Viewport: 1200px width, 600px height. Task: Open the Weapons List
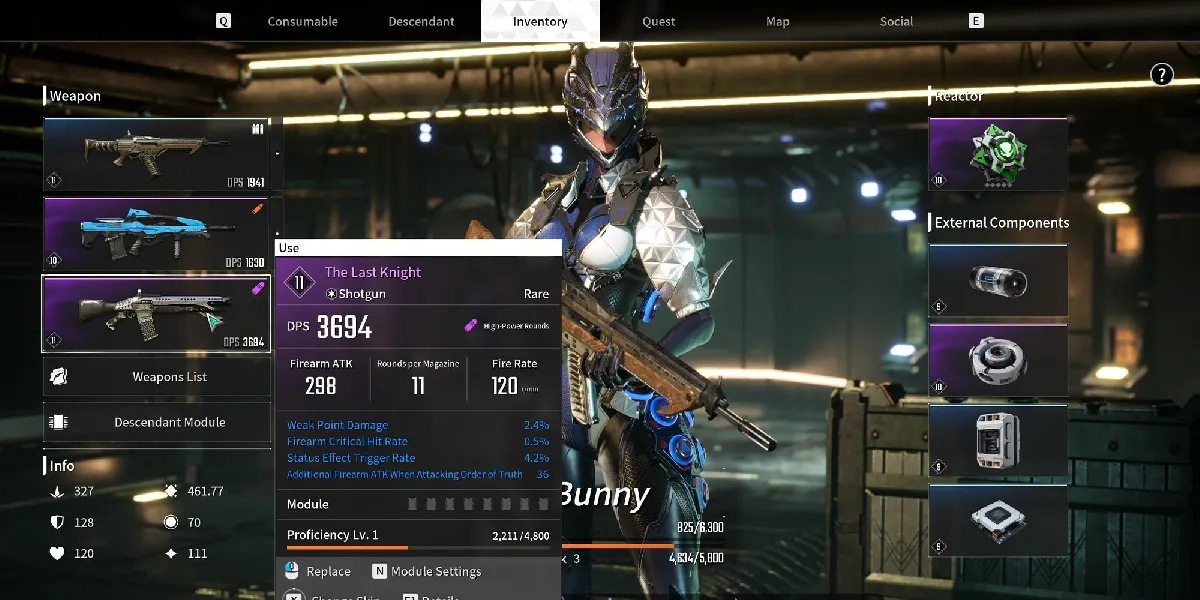[x=157, y=377]
